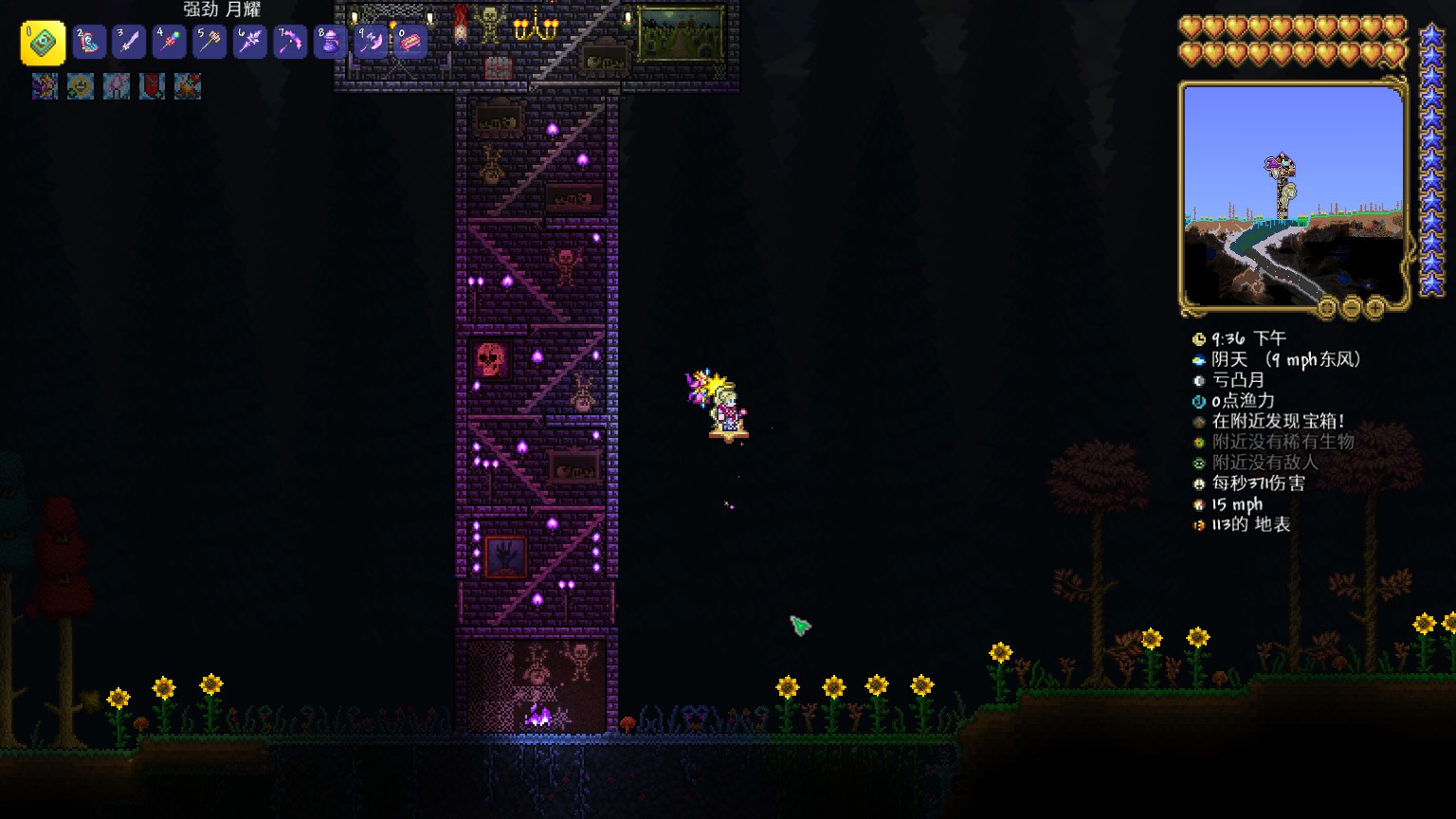Select the pink pickaxe in hotbar slot 7
This screenshot has height=819, width=1456.
click(x=290, y=42)
